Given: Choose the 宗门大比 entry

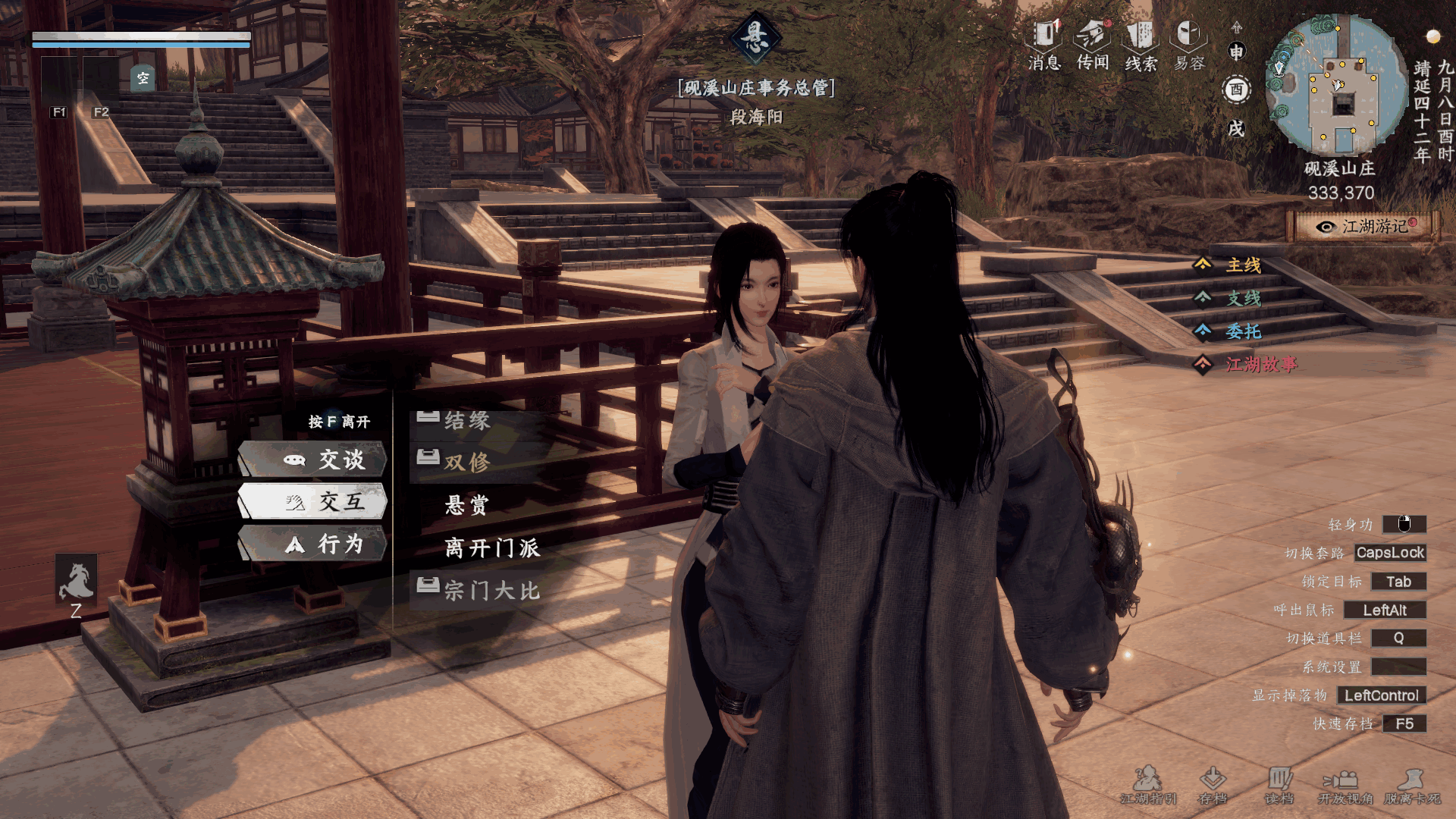Looking at the screenshot, I should coord(492,590).
